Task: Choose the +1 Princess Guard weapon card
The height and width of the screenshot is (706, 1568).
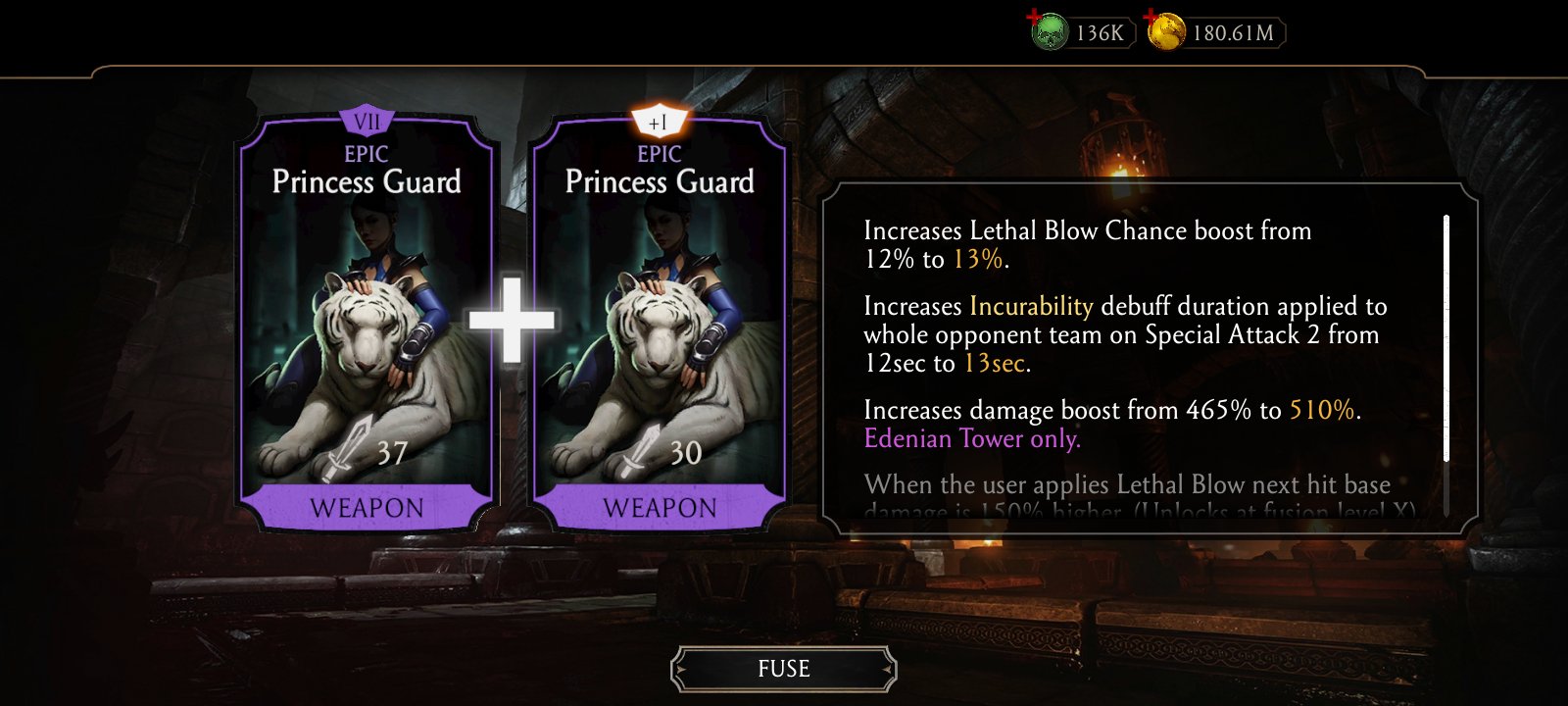Action: (660, 324)
